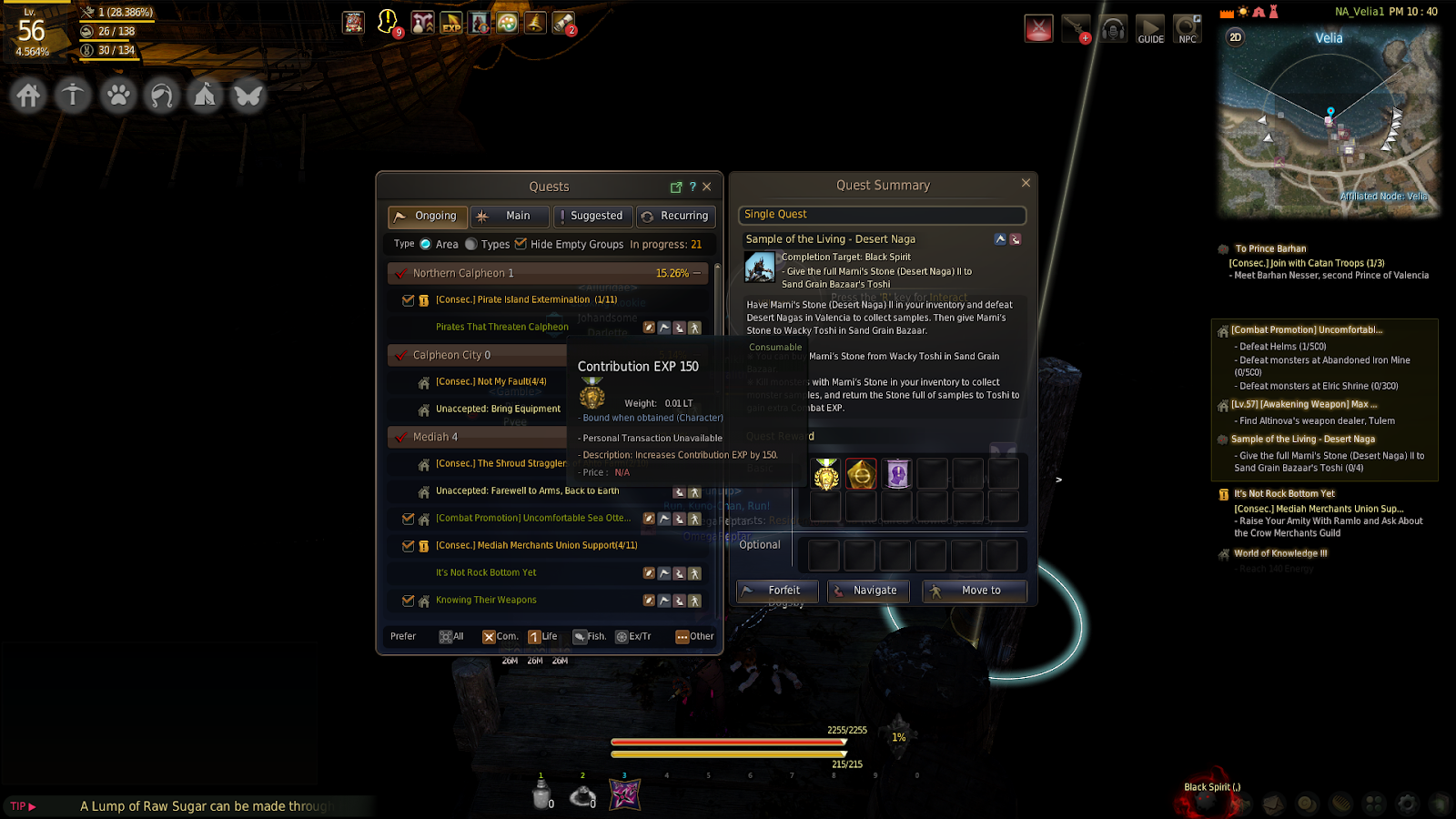This screenshot has width=1456, height=819.
Task: Select the Pirate Island Extermination quest
Action: point(526,299)
